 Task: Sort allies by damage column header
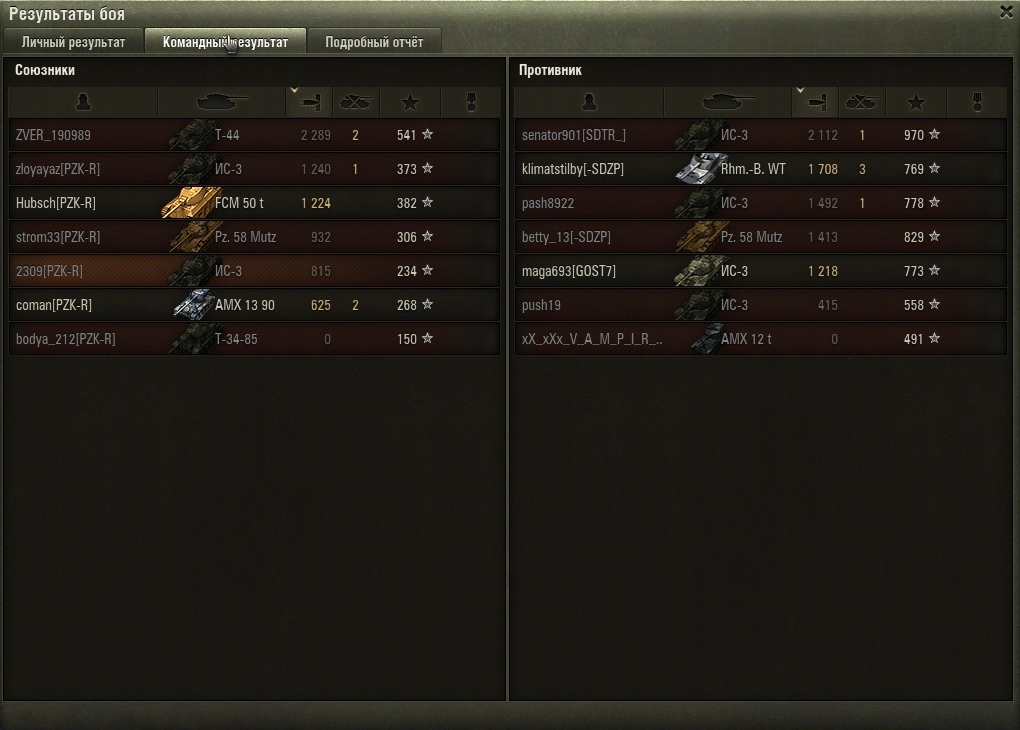point(309,102)
